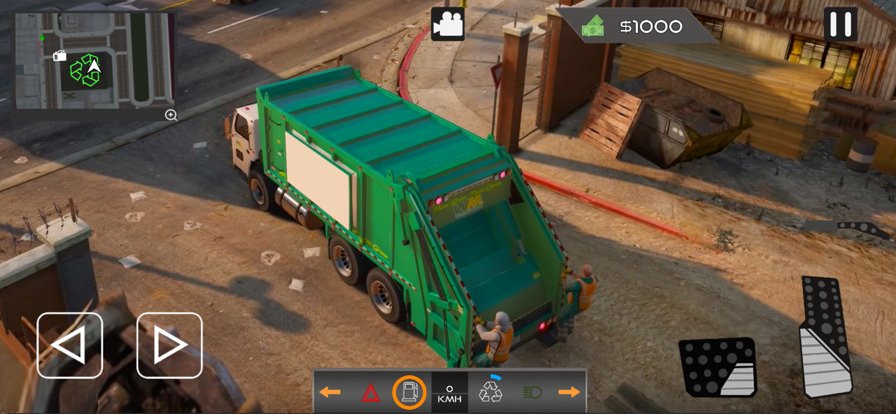Toggle the truck headlights
Screen dimensions: 896x414
point(532,392)
